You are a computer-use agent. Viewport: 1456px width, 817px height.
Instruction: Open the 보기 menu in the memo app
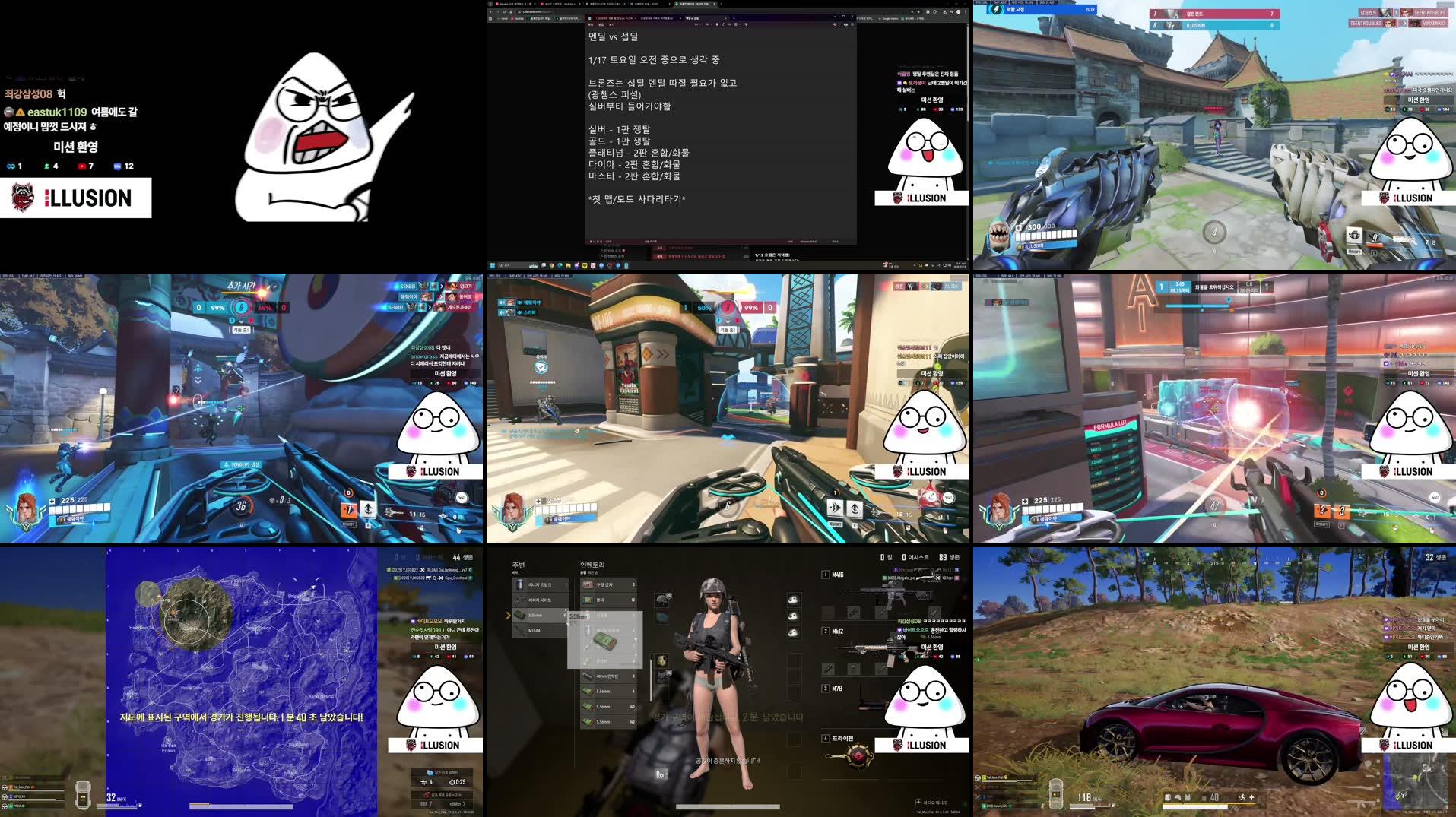coord(613,24)
